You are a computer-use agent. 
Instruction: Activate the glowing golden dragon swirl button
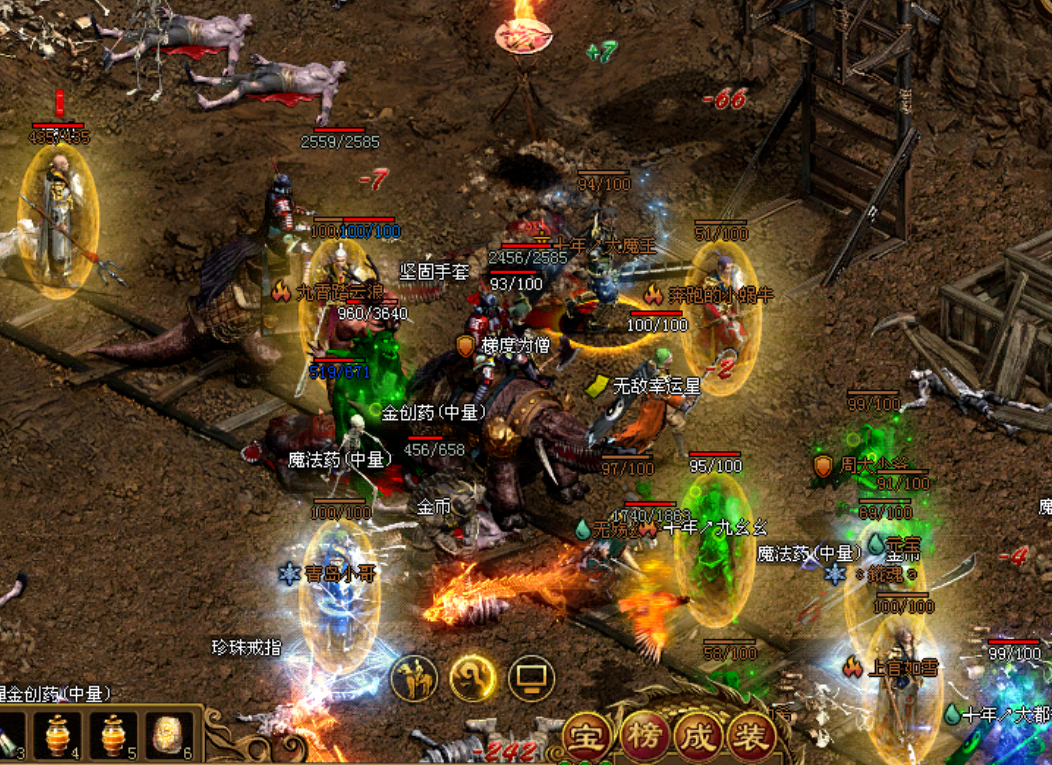click(473, 680)
